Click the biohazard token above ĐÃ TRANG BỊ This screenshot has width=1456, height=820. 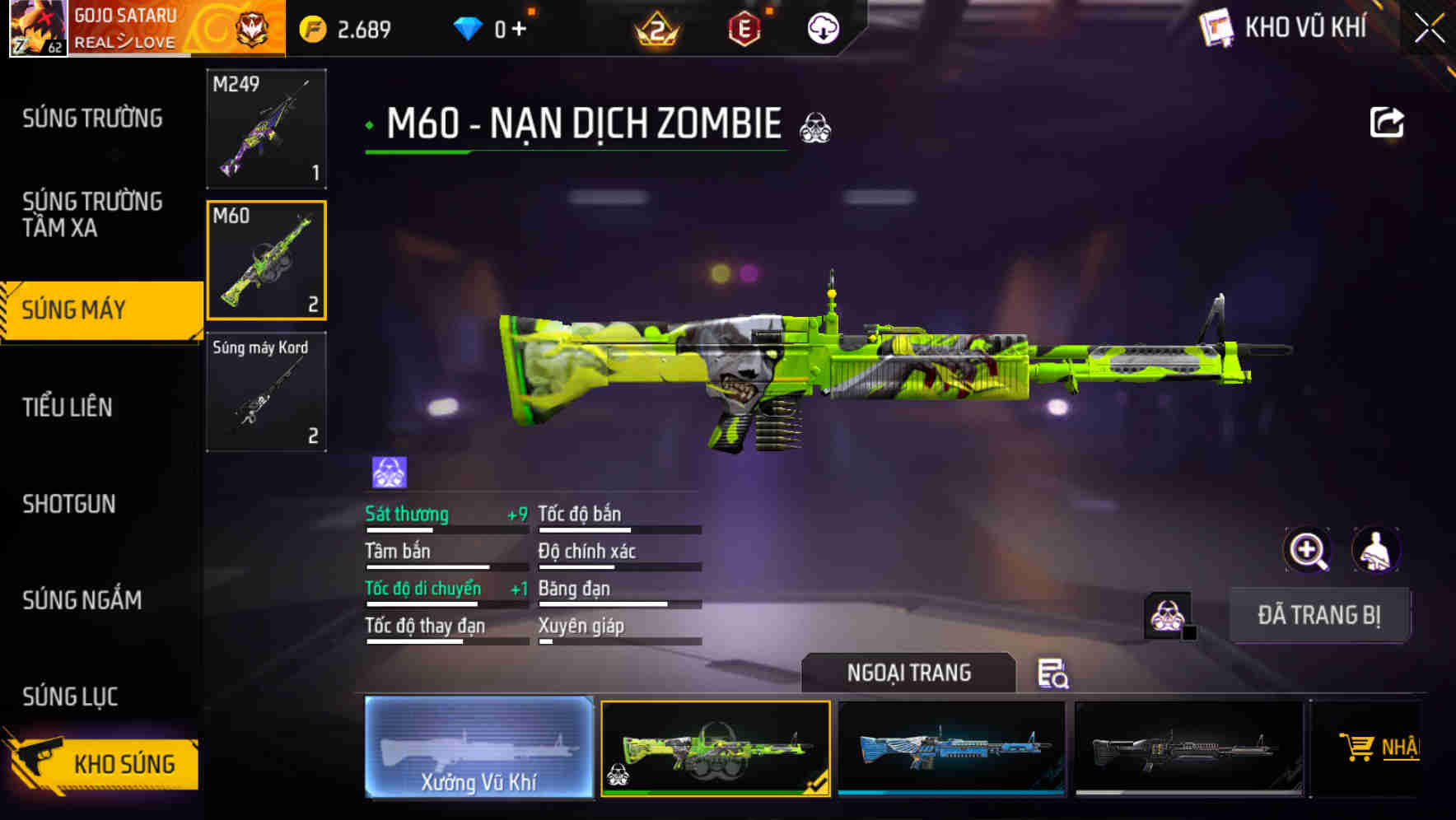1164,615
